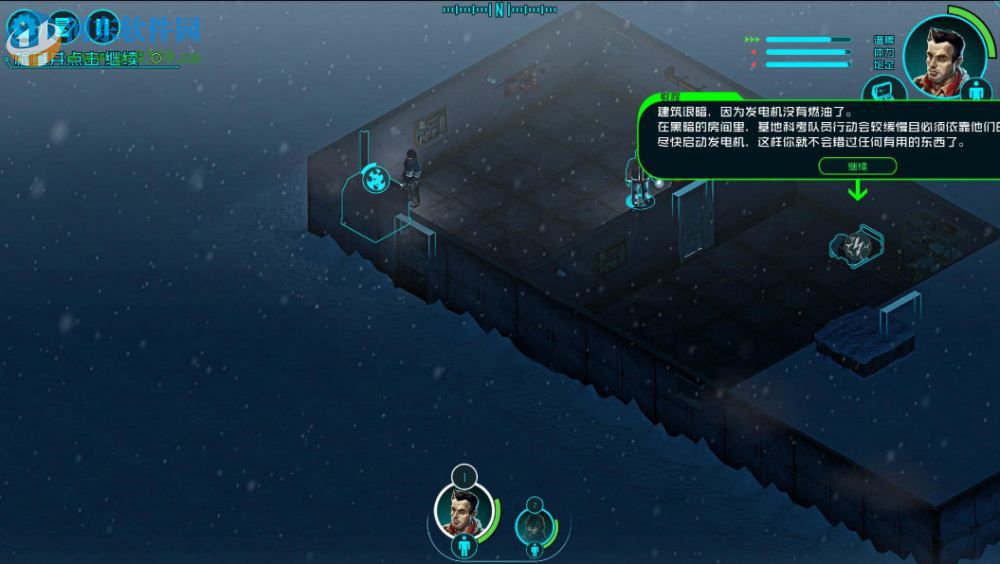Open the gear settings icon
1000x564 pixels.
click(25, 29)
